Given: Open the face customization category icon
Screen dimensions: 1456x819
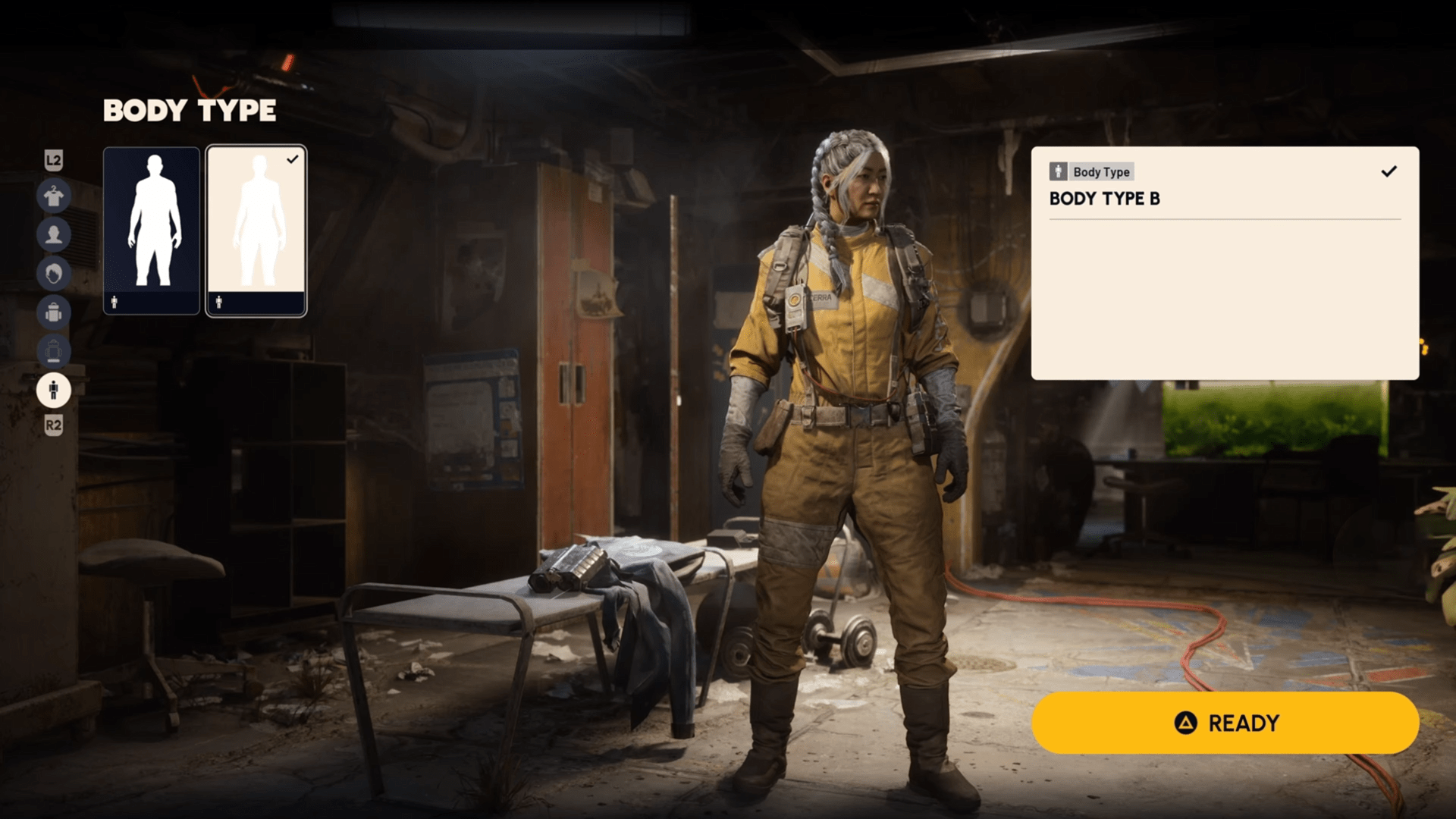Looking at the screenshot, I should 54,235.
